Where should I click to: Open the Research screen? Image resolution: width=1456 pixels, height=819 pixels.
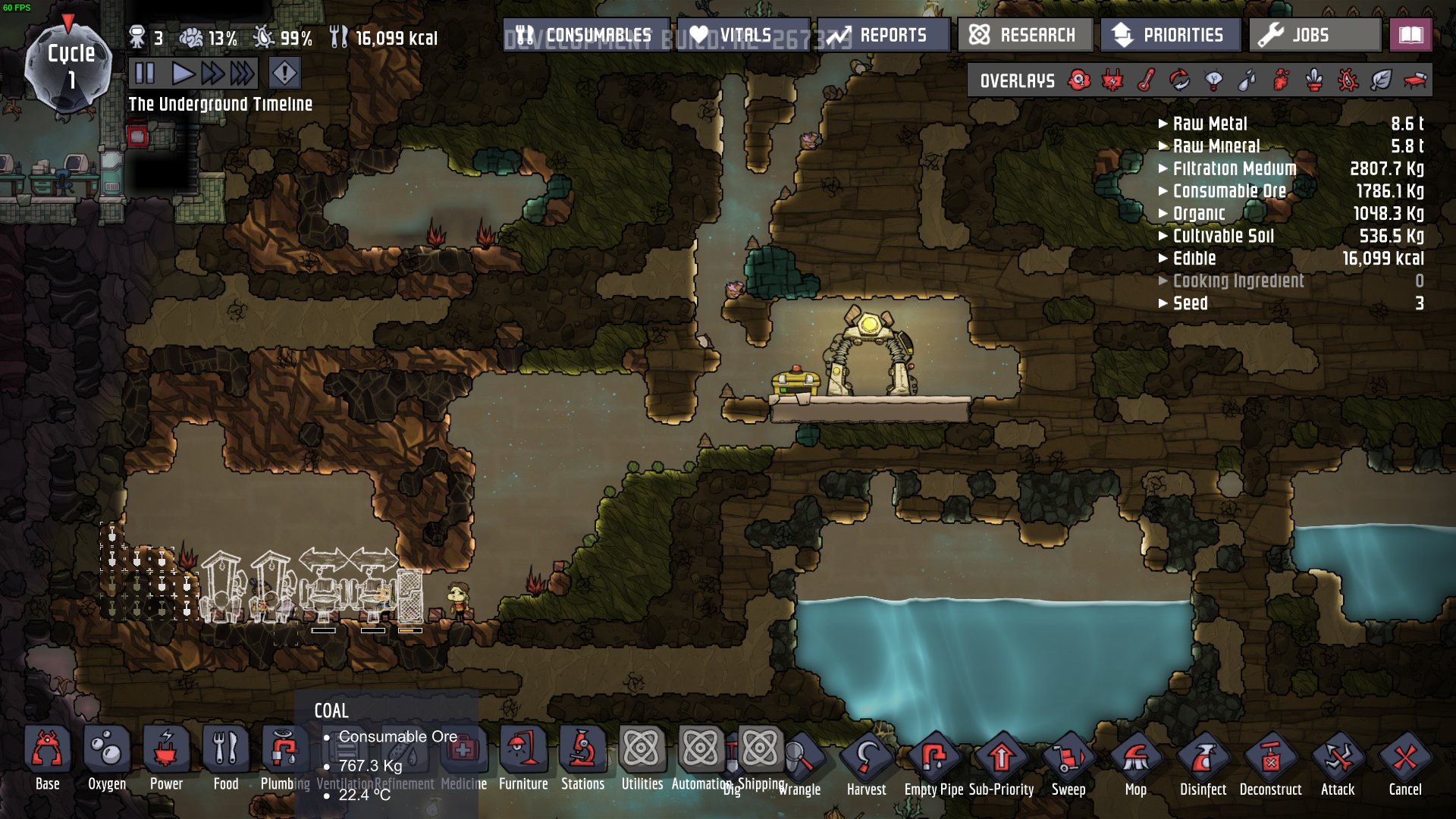point(1024,35)
